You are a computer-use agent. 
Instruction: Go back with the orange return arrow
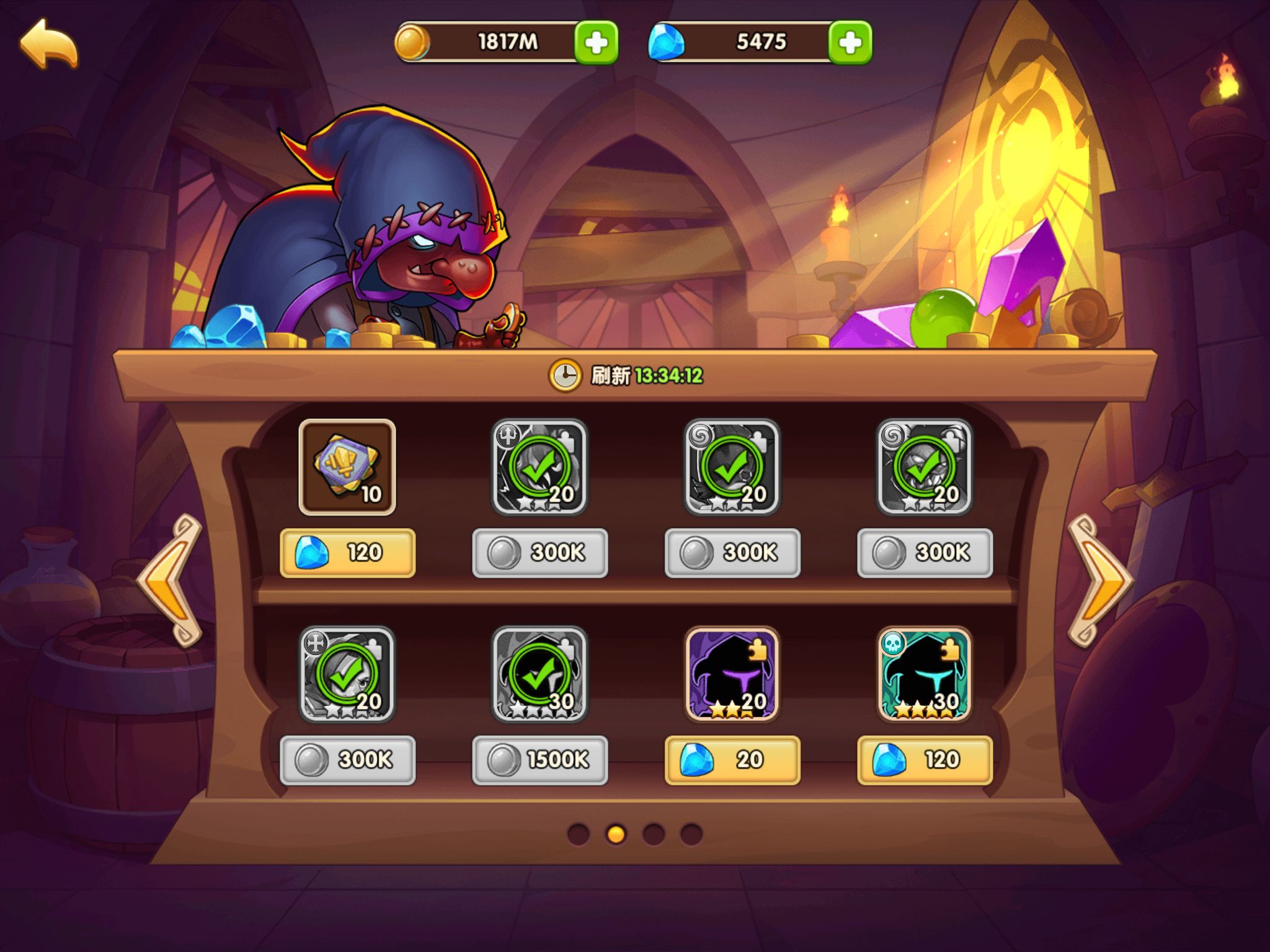(x=49, y=43)
